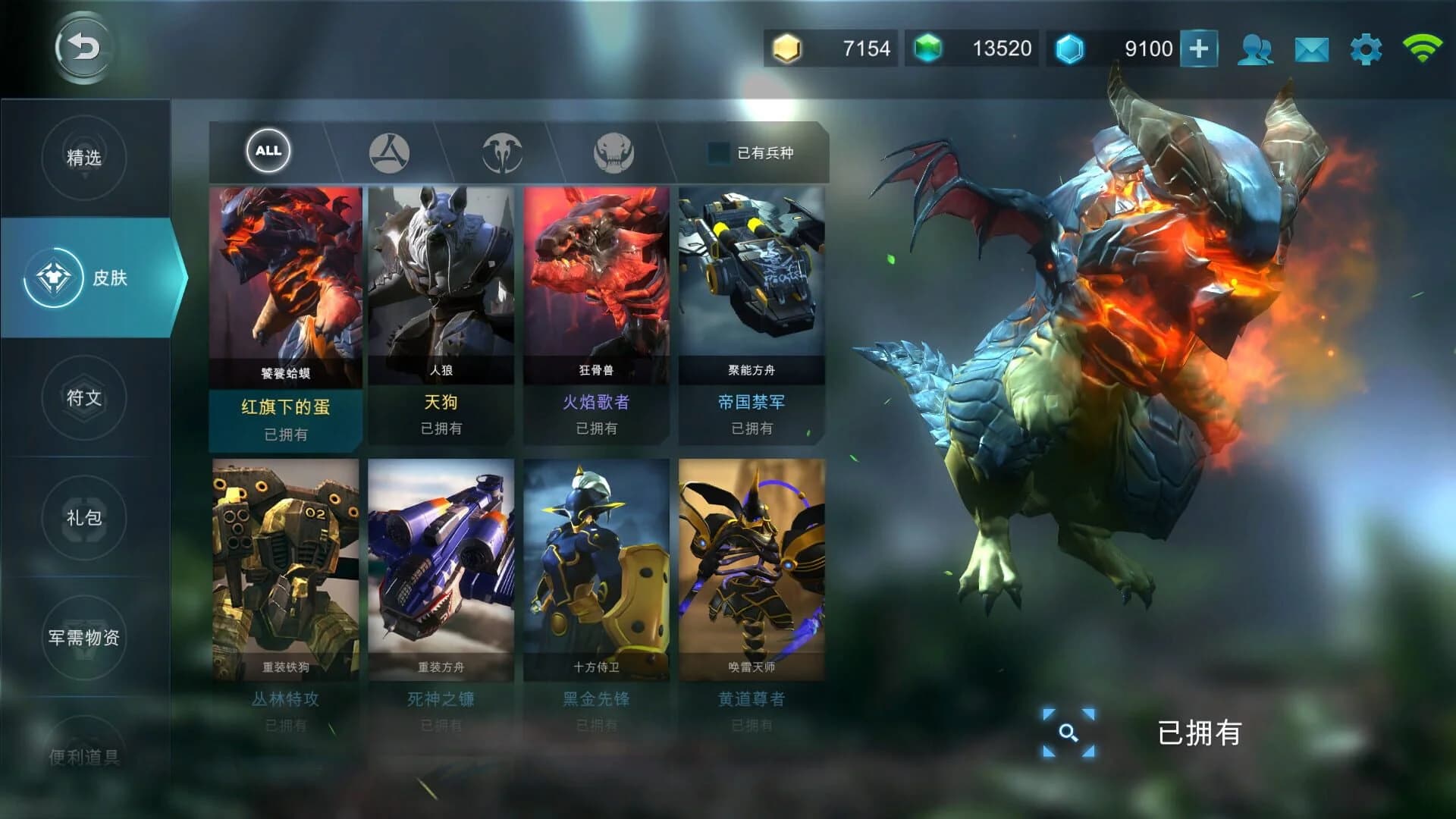Image resolution: width=1456 pixels, height=819 pixels.
Task: Filter skins by the skull faction icon
Action: [614, 151]
